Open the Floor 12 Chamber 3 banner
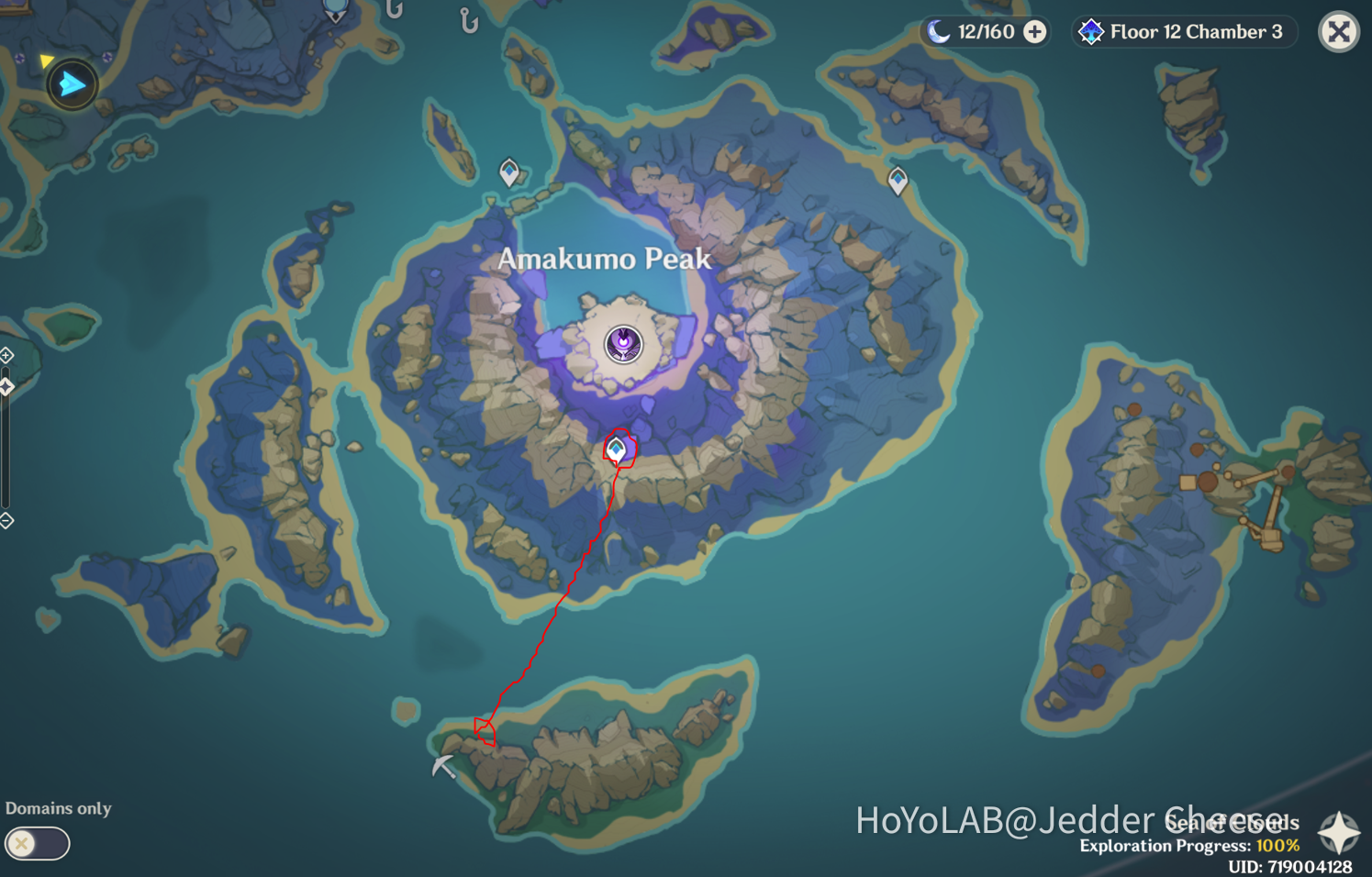The height and width of the screenshot is (877, 1372). click(x=1183, y=31)
